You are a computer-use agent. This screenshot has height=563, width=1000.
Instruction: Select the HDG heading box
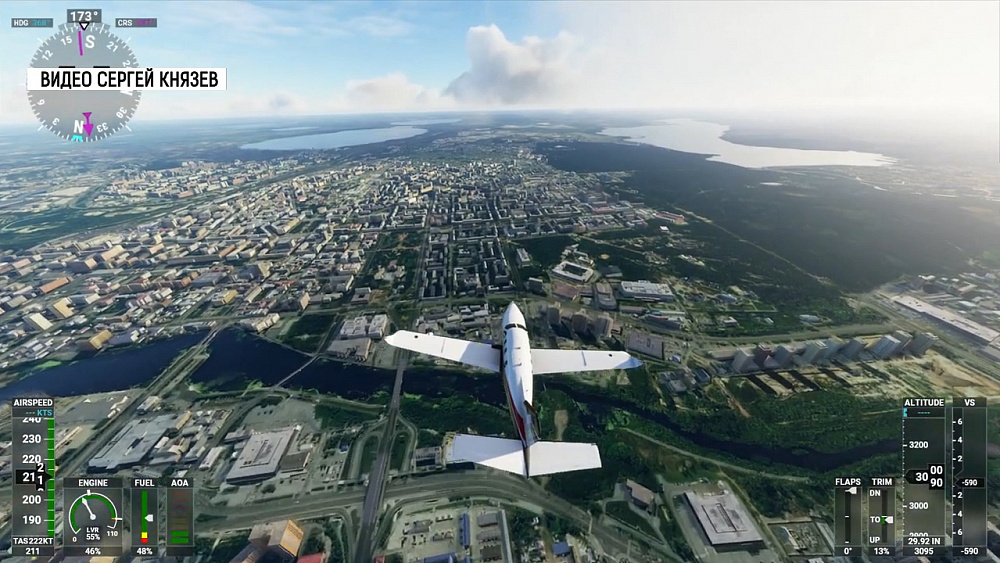point(31,22)
